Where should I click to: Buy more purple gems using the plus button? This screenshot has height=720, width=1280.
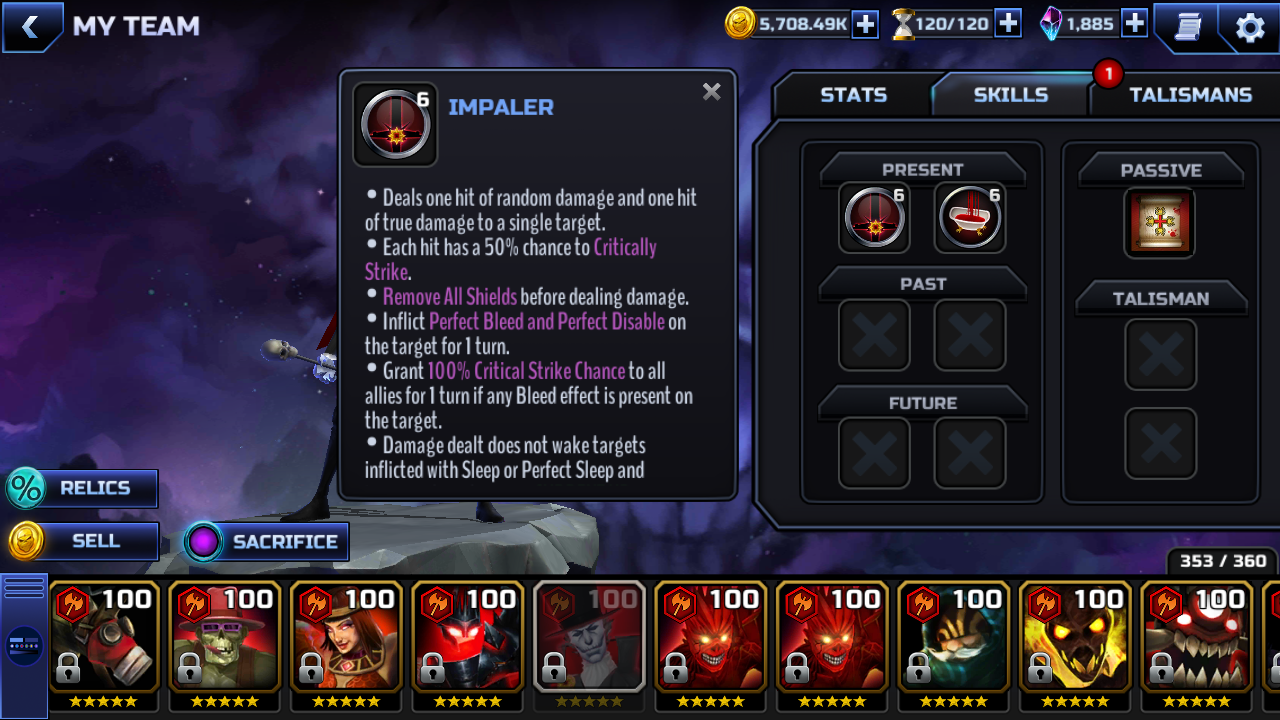pyautogui.click(x=1134, y=24)
